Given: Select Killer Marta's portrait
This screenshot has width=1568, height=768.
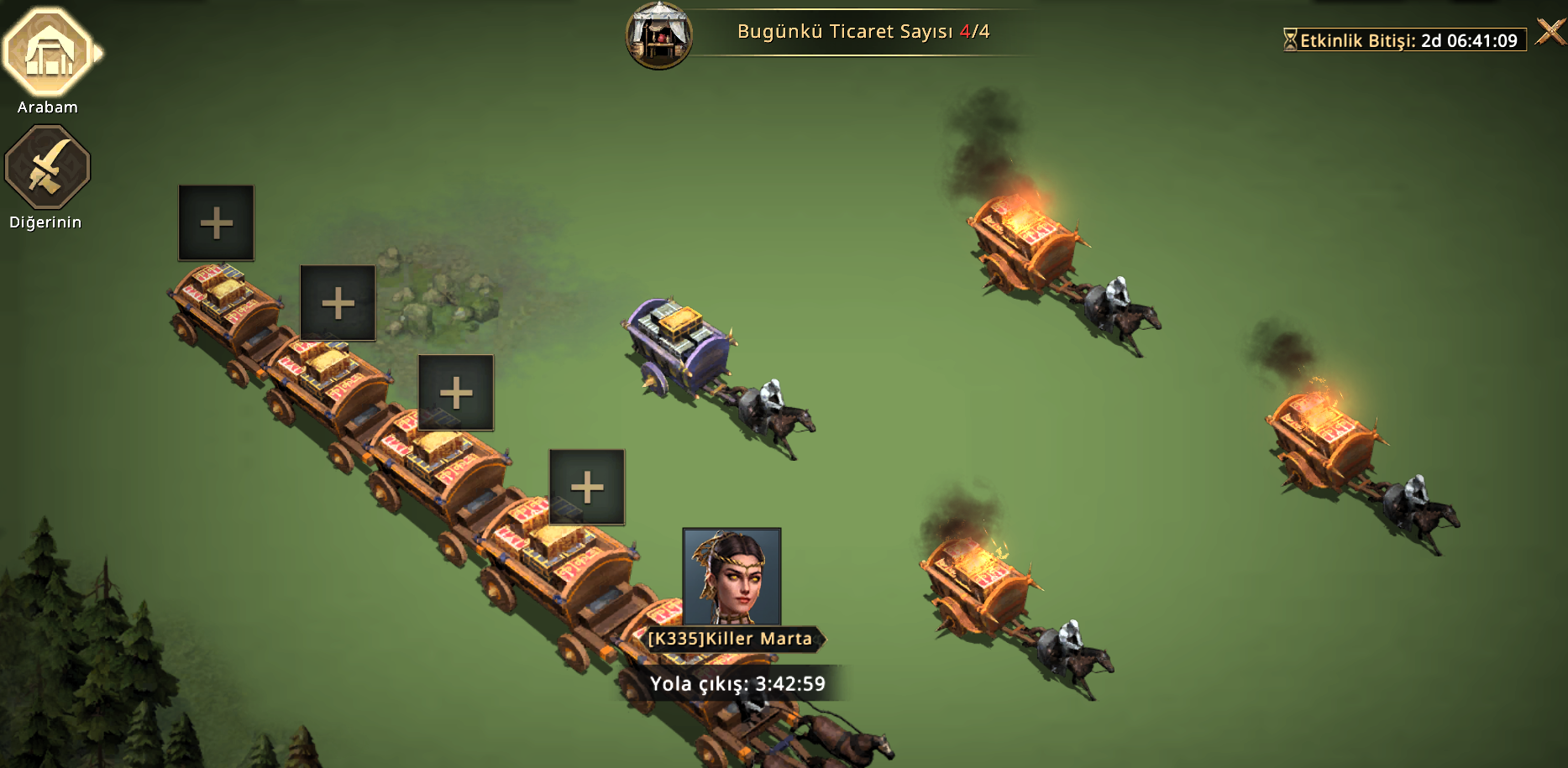Looking at the screenshot, I should [732, 577].
